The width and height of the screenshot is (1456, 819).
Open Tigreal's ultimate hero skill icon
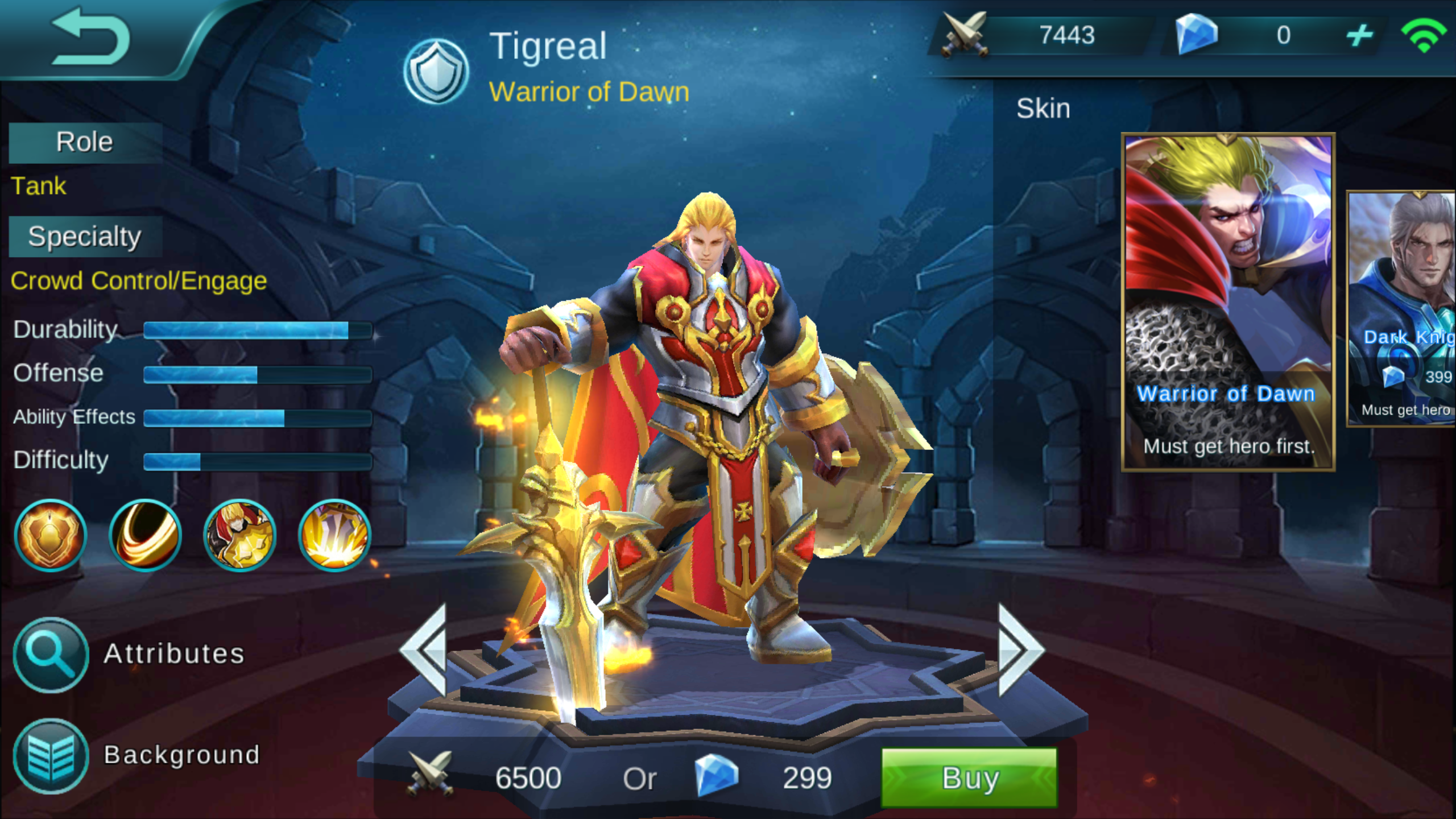click(240, 535)
